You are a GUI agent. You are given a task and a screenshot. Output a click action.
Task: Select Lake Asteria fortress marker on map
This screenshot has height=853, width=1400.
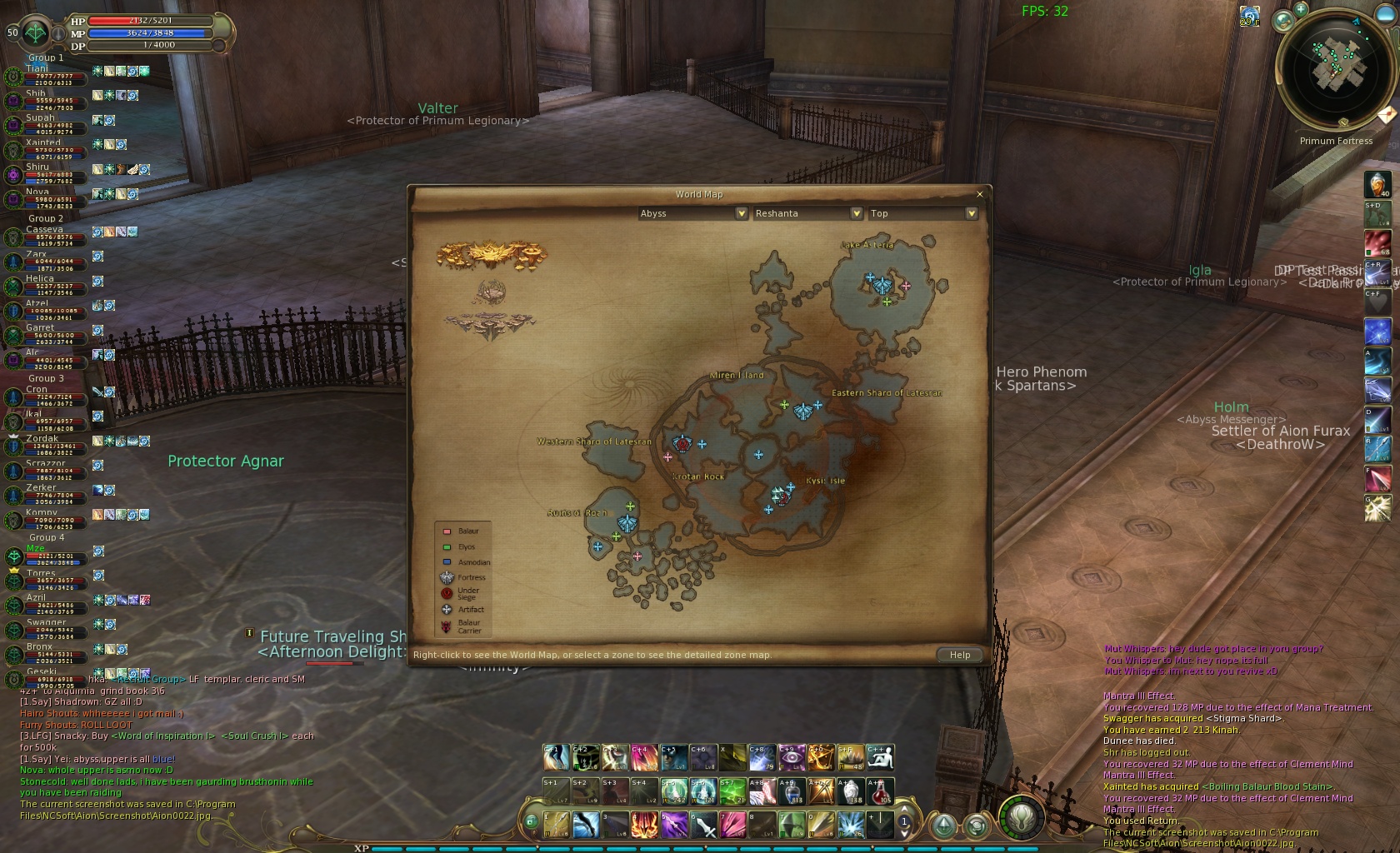click(x=882, y=286)
